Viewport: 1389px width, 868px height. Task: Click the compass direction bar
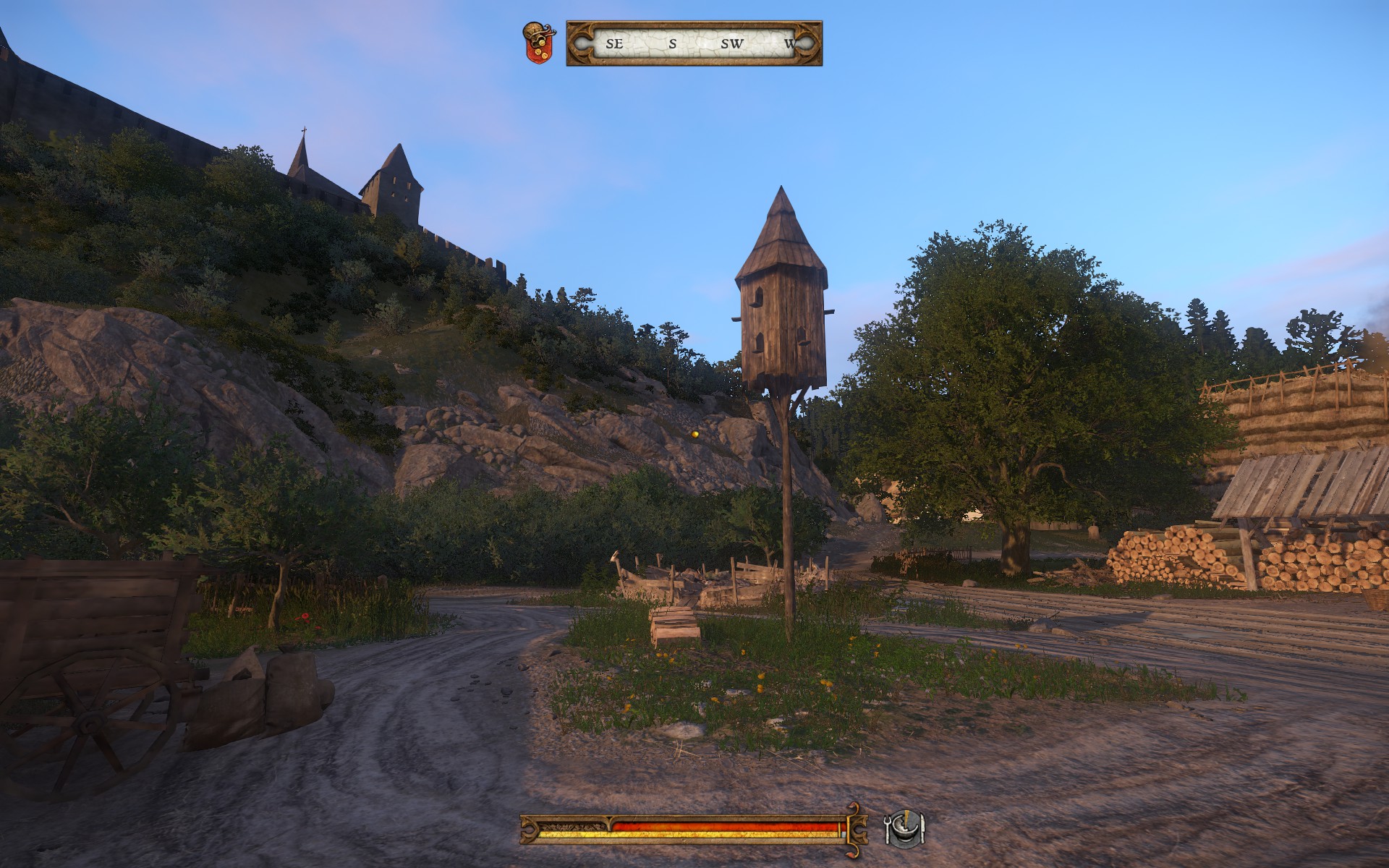(x=694, y=43)
